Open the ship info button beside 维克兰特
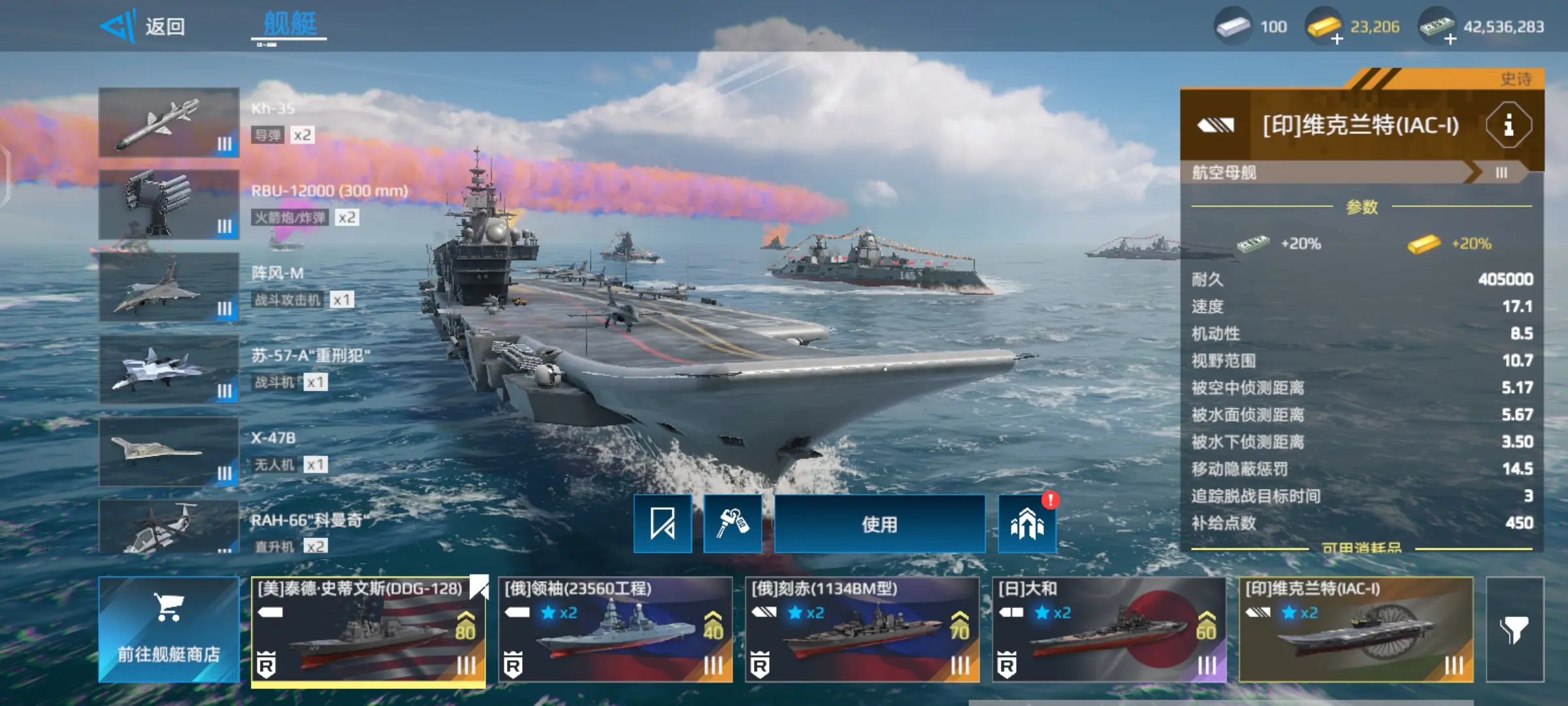 tap(1508, 125)
